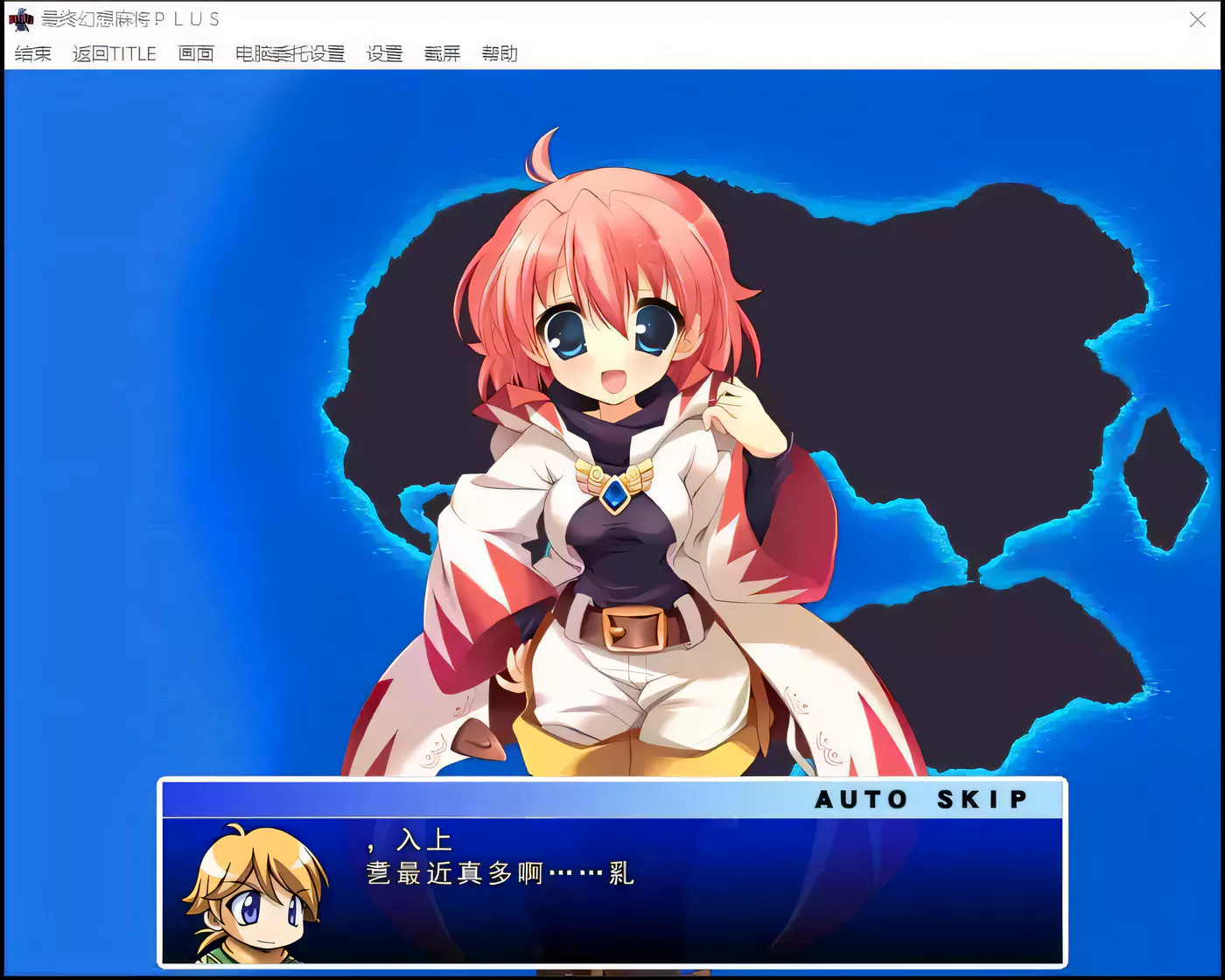
Task: Click 截屏 to capture the screen
Action: coord(441,53)
